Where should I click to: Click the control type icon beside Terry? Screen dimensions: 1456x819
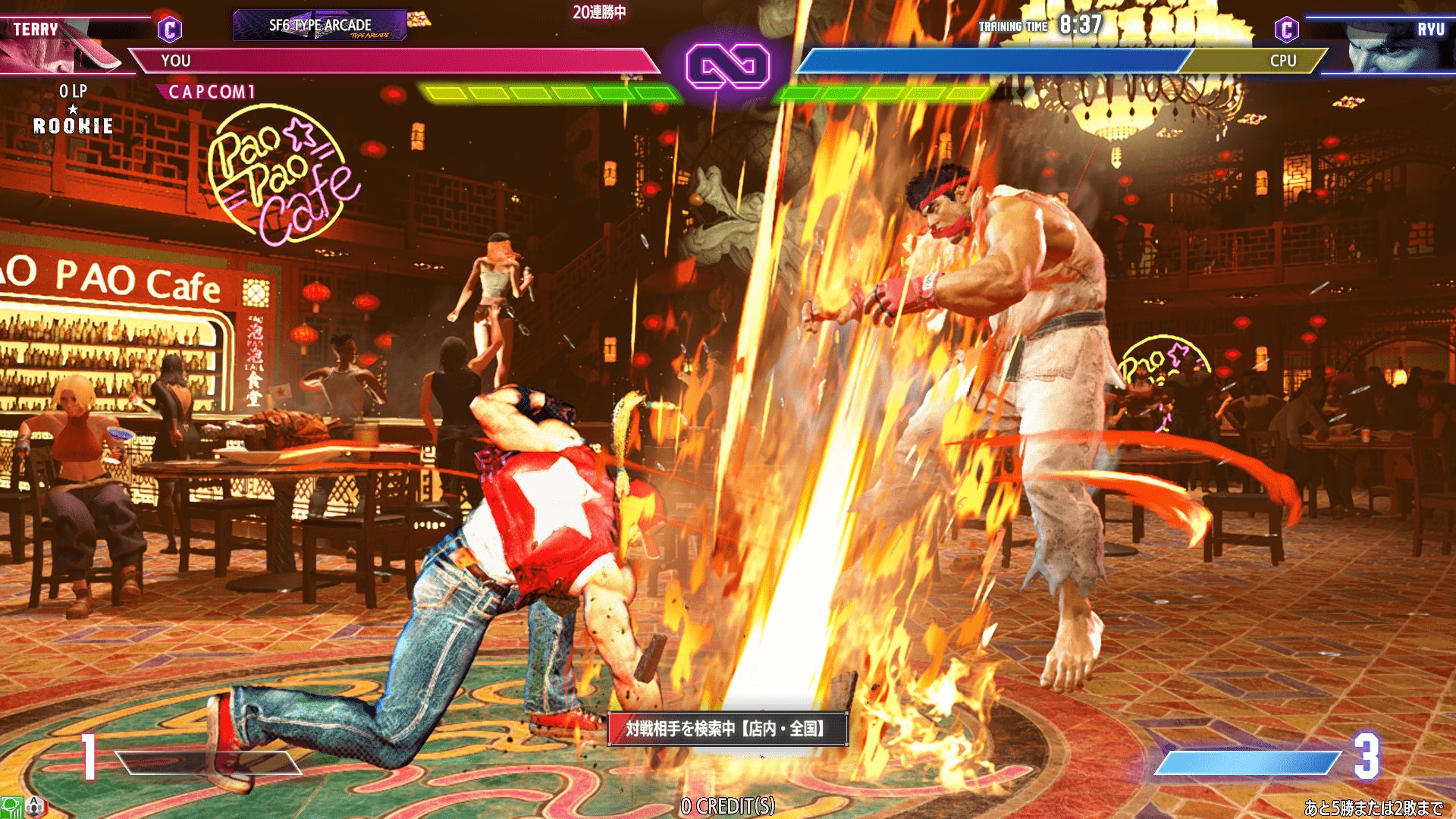(170, 30)
